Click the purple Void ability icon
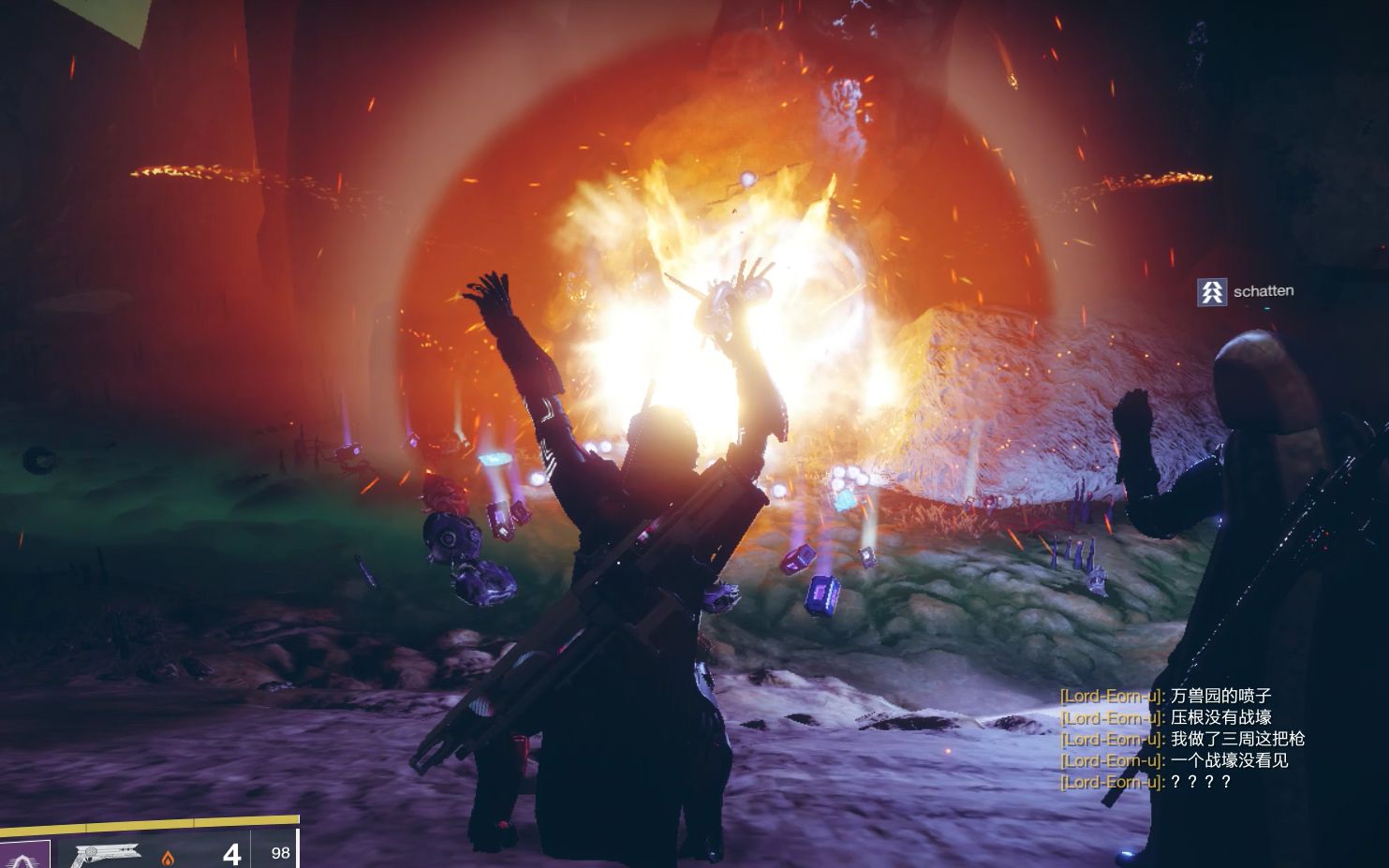This screenshot has height=868, width=1389. point(23,853)
